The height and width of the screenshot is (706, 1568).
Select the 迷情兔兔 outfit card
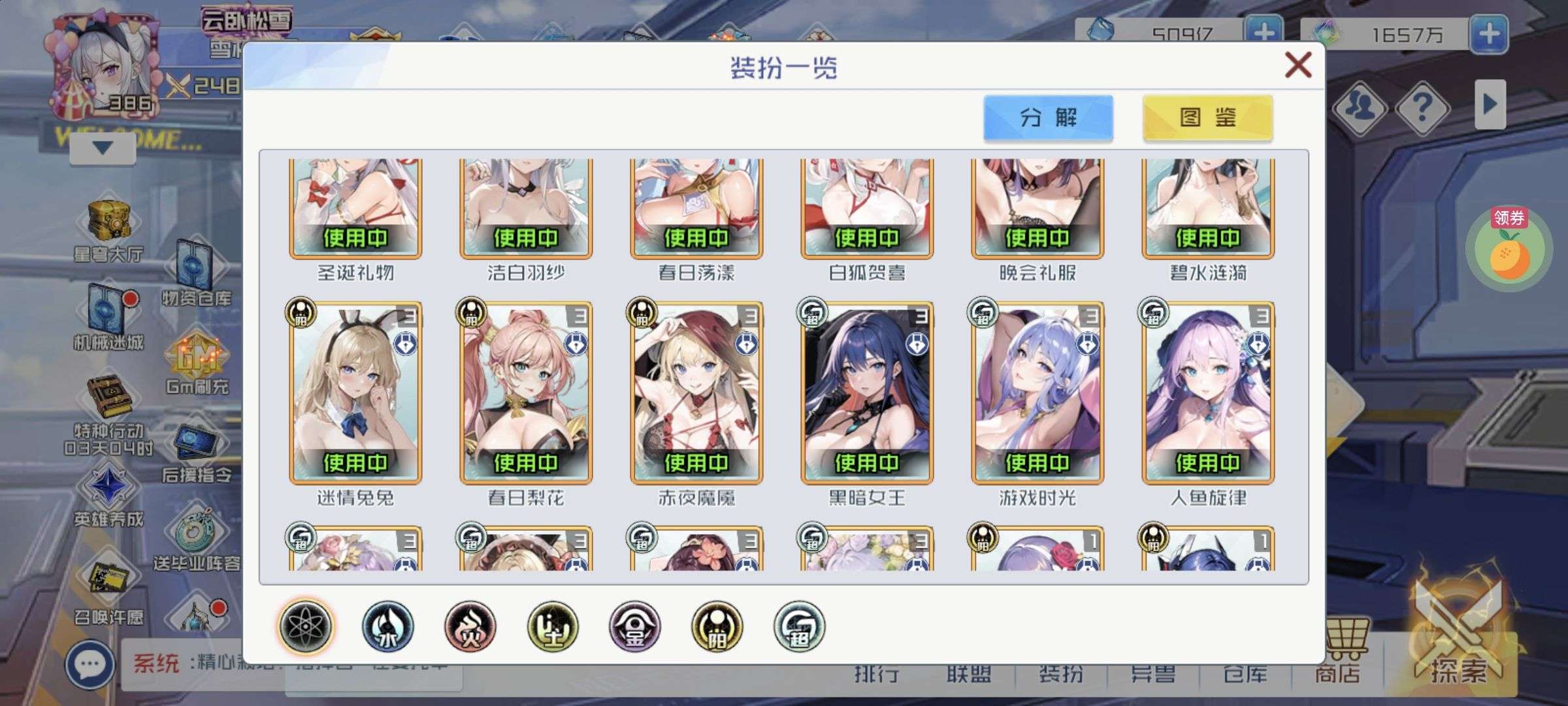pyautogui.click(x=355, y=392)
